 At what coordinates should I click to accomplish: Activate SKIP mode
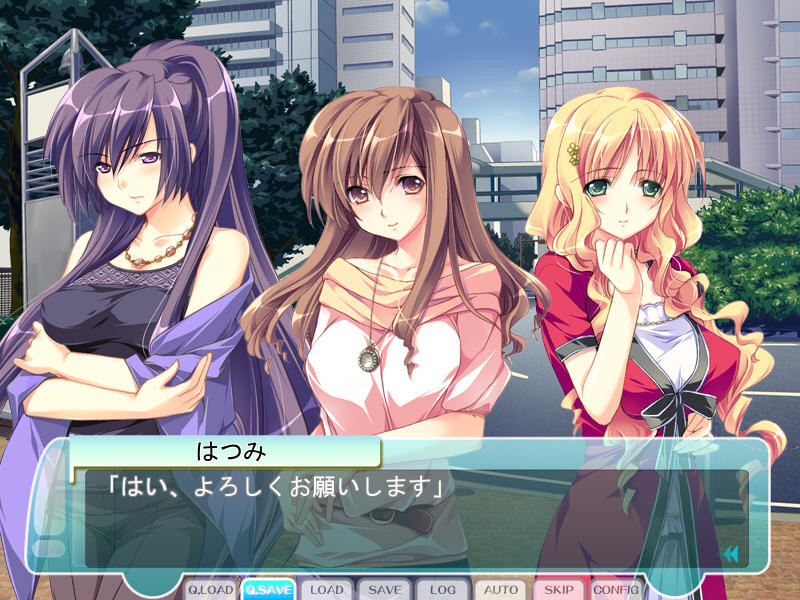558,590
